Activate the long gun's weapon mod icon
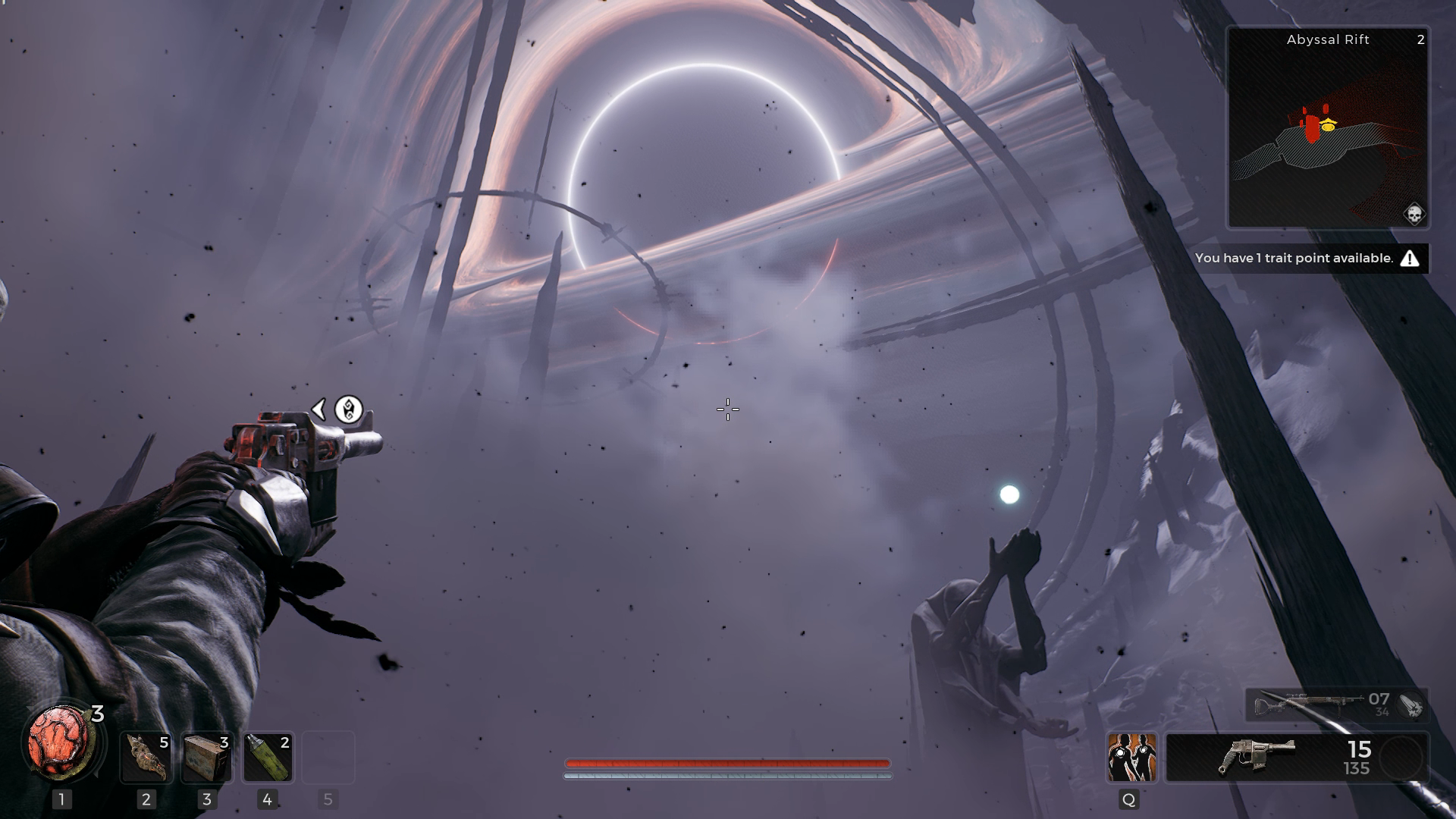The image size is (1456, 819). (x=1410, y=705)
